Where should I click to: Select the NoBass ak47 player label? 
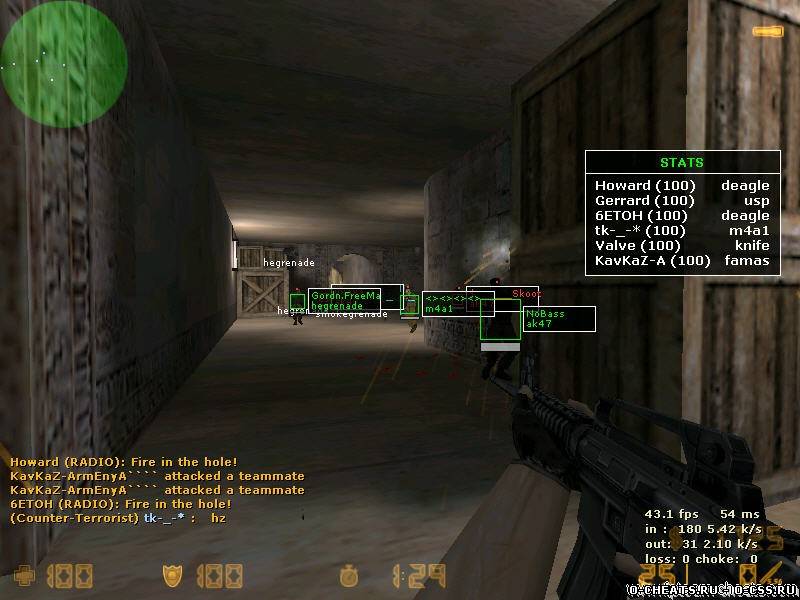[558, 318]
